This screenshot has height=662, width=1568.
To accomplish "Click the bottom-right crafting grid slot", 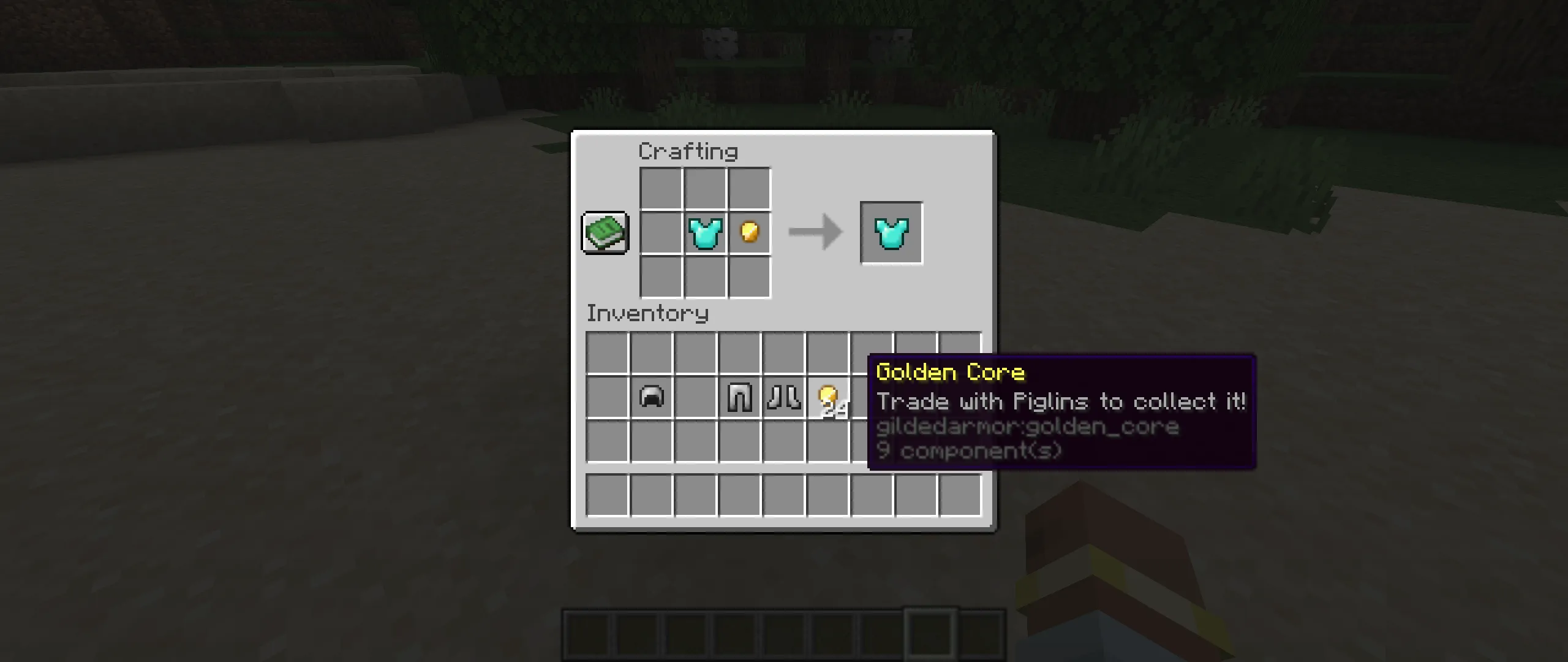I will click(x=750, y=277).
